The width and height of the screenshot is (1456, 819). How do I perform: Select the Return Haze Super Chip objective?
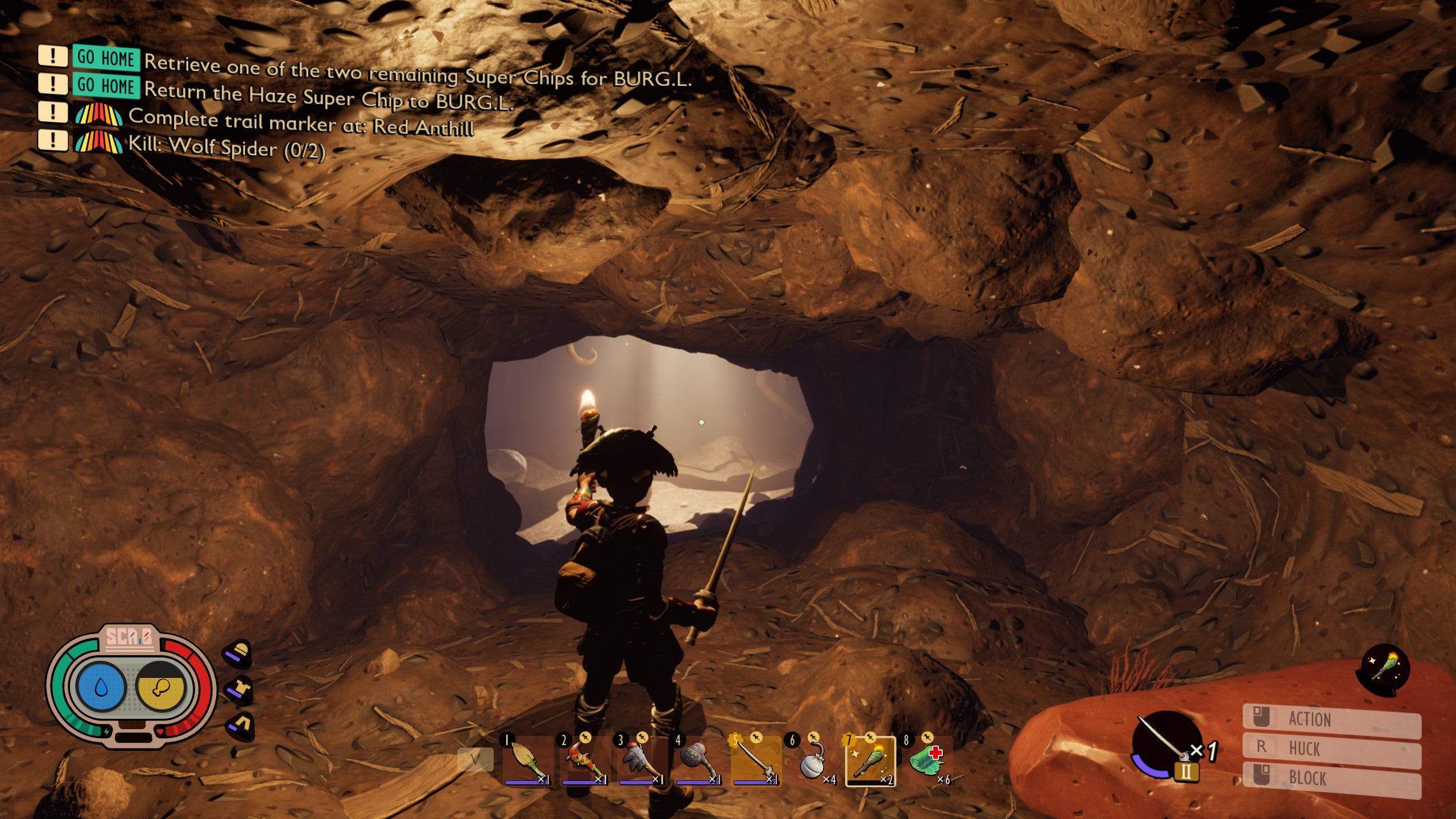coord(328,96)
